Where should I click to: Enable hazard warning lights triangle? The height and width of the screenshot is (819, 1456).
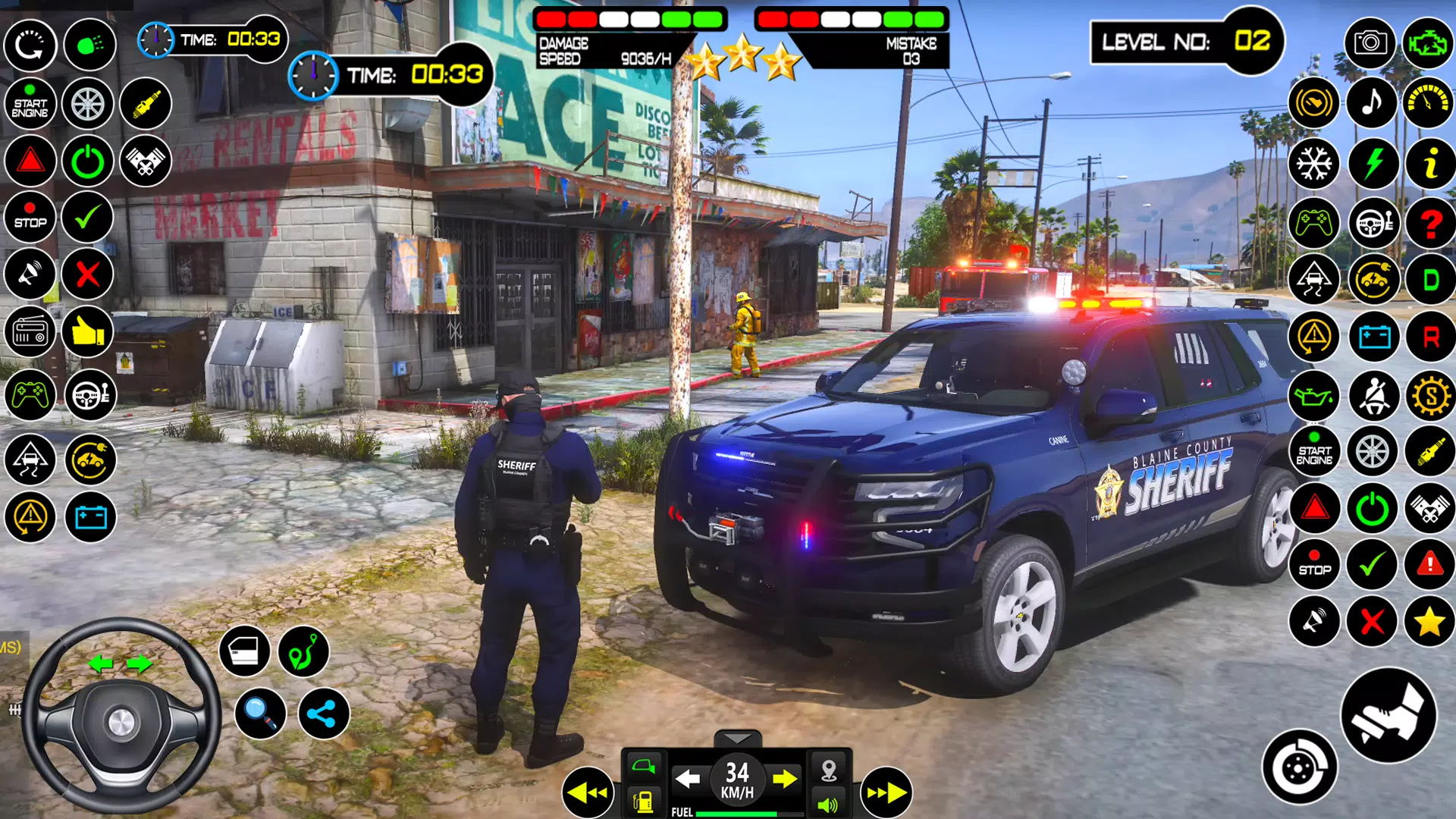30,162
